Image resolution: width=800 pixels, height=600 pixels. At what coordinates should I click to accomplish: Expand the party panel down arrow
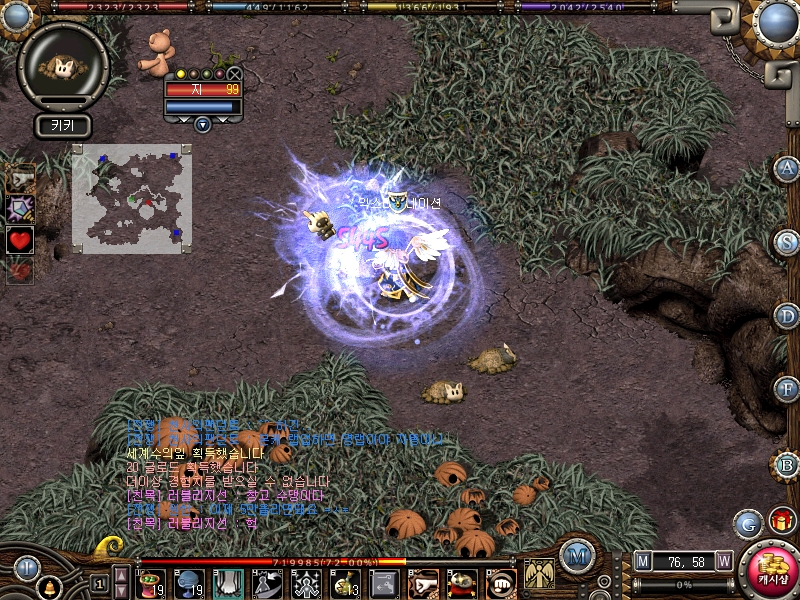(203, 125)
